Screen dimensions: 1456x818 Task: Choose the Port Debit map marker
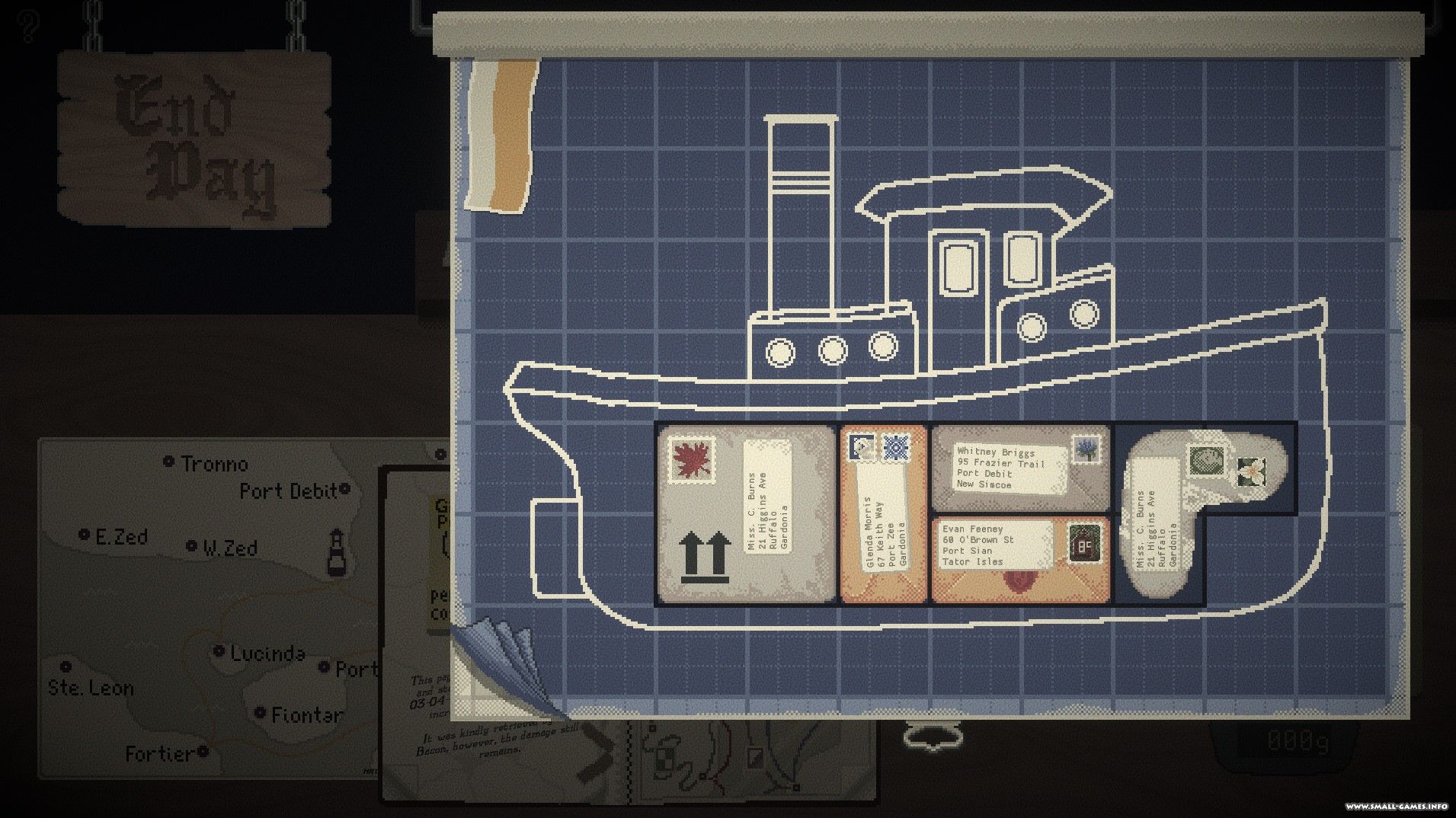(x=344, y=488)
